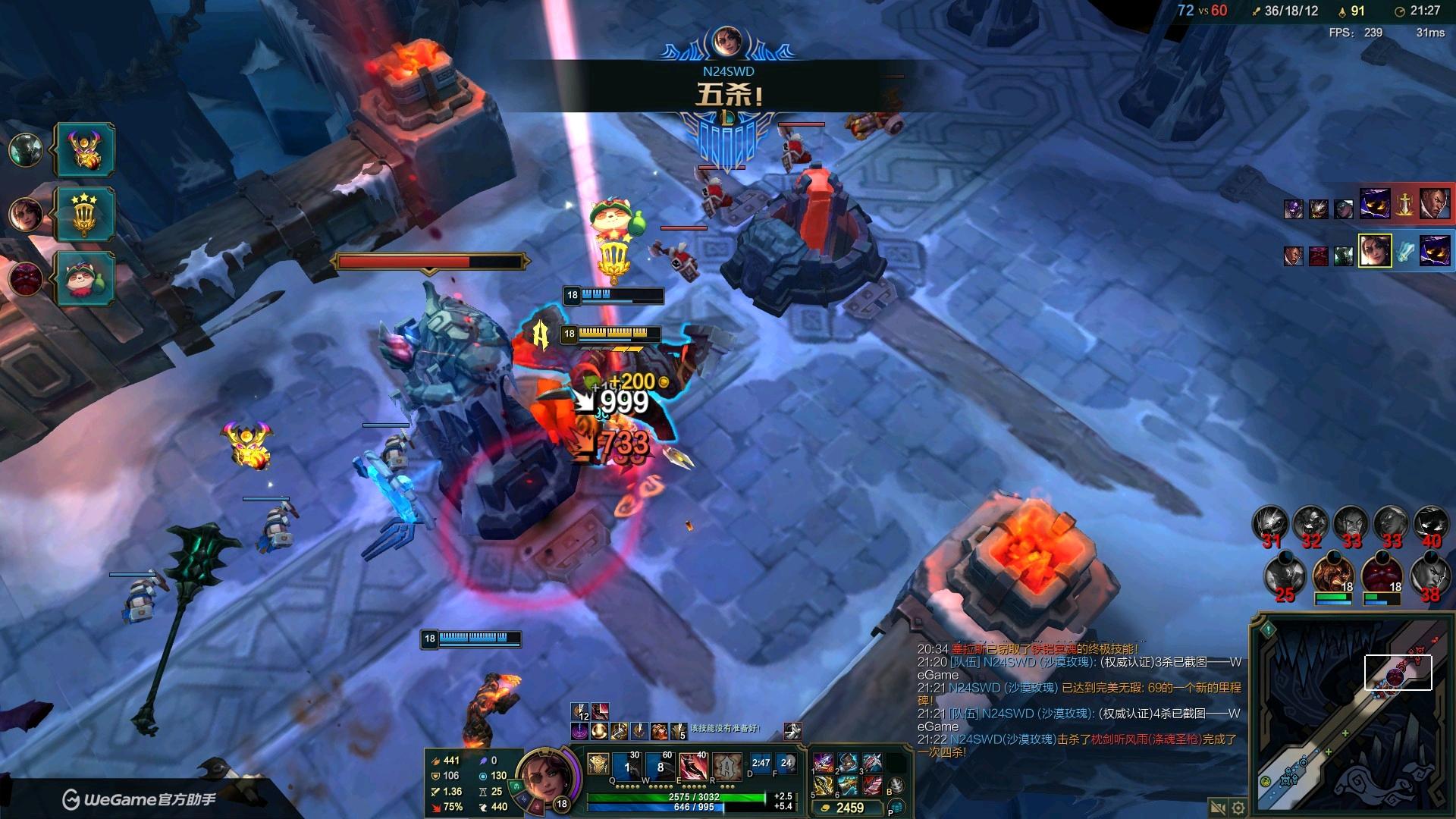Screen dimensions: 1456x819
Task: Activate the W ability icon
Action: pyautogui.click(x=660, y=766)
